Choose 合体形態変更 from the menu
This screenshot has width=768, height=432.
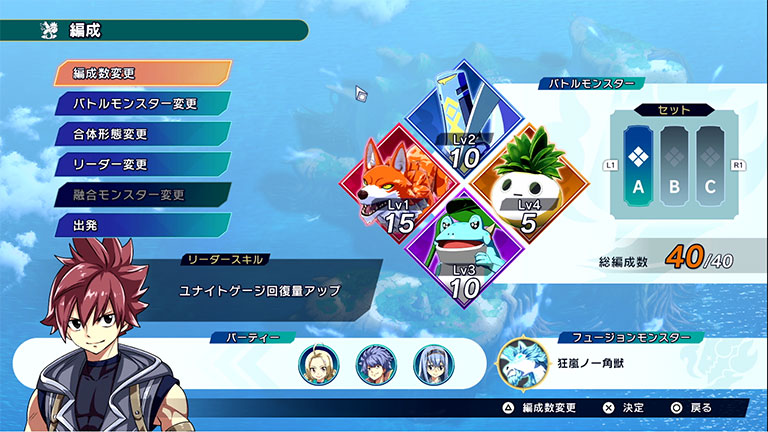(x=143, y=133)
